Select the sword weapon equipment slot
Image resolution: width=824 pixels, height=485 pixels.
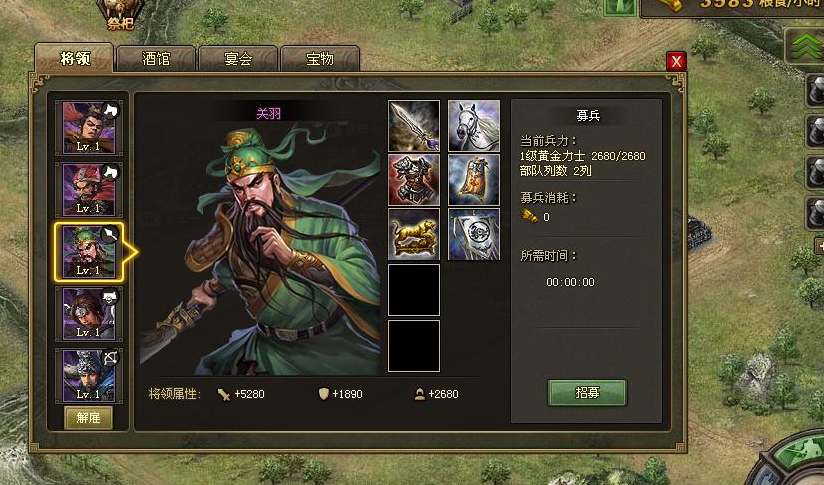point(414,126)
